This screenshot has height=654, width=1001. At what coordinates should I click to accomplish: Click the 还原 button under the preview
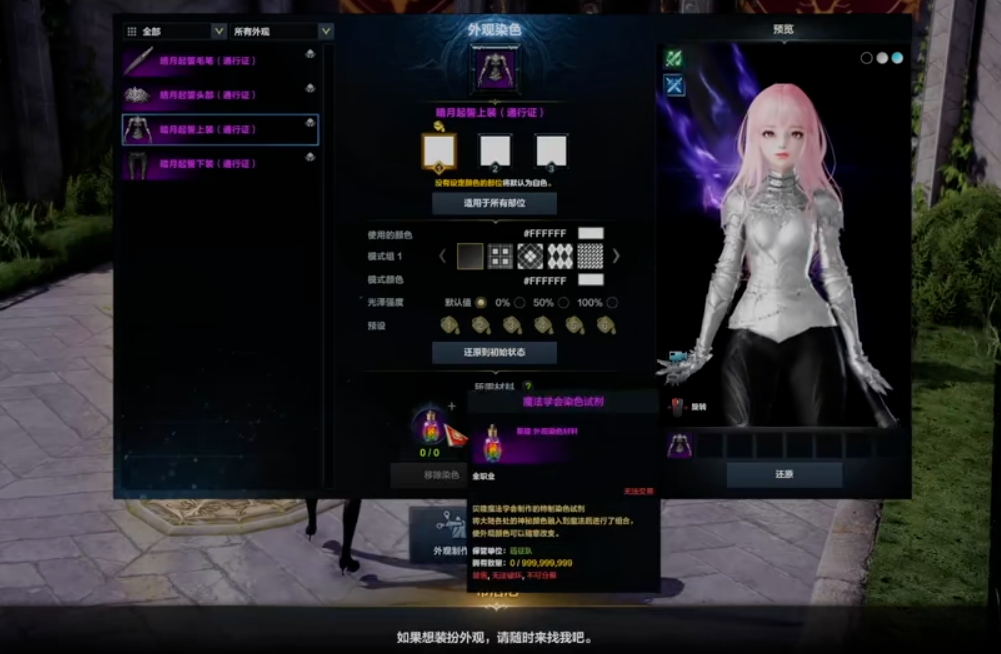784,474
